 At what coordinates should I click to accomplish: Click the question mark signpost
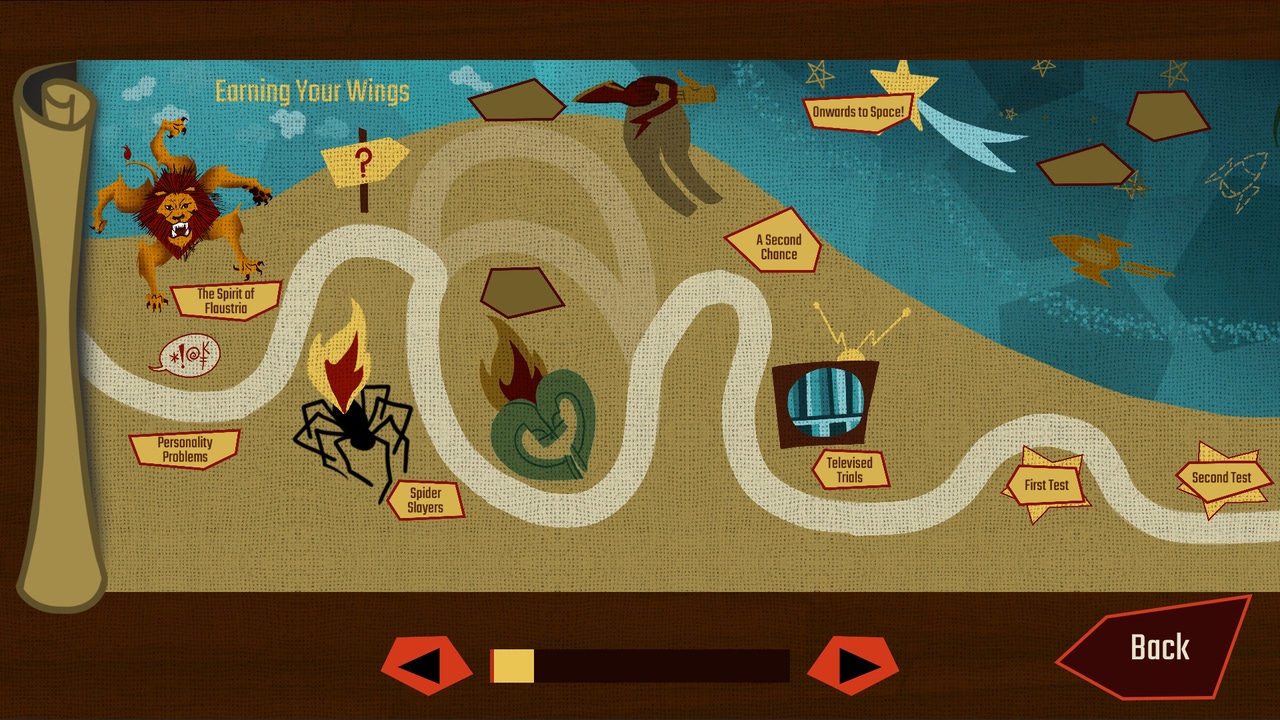click(363, 161)
